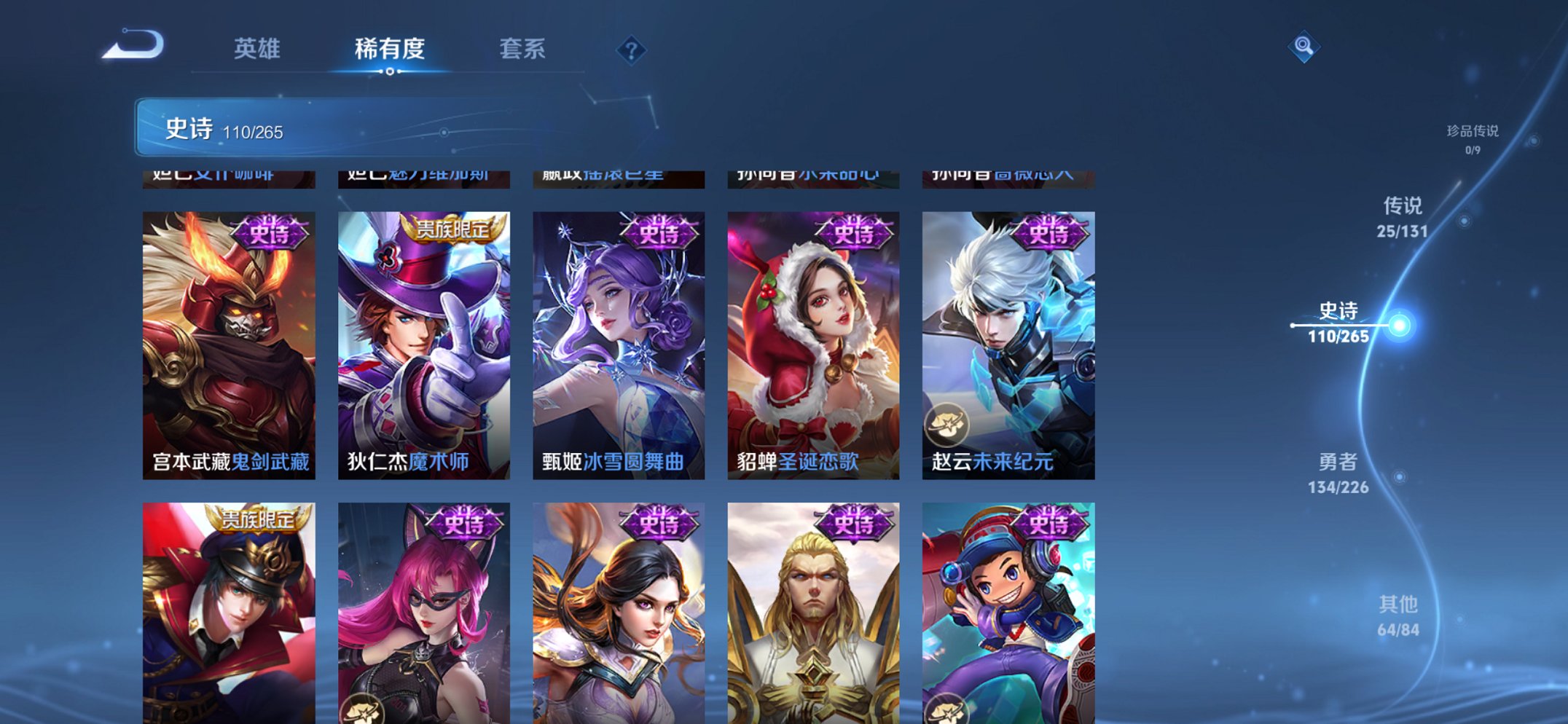The image size is (1568, 724).
Task: Click the question mark help icon
Action: click(x=631, y=50)
